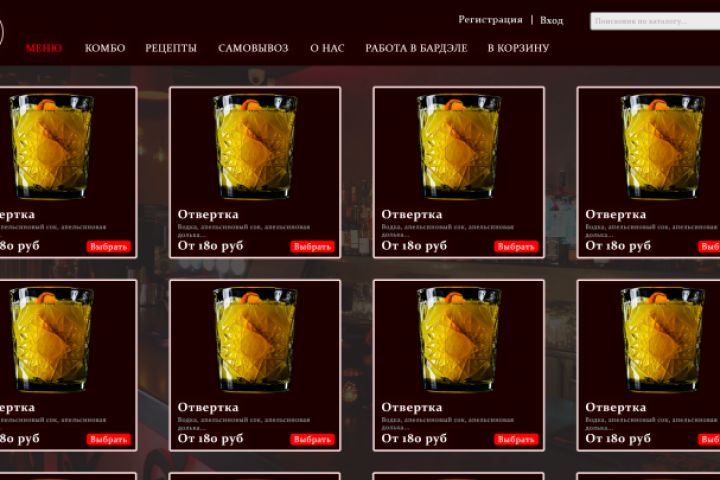The image size is (720, 480).
Task: Click the Регистрация link
Action: 490,20
